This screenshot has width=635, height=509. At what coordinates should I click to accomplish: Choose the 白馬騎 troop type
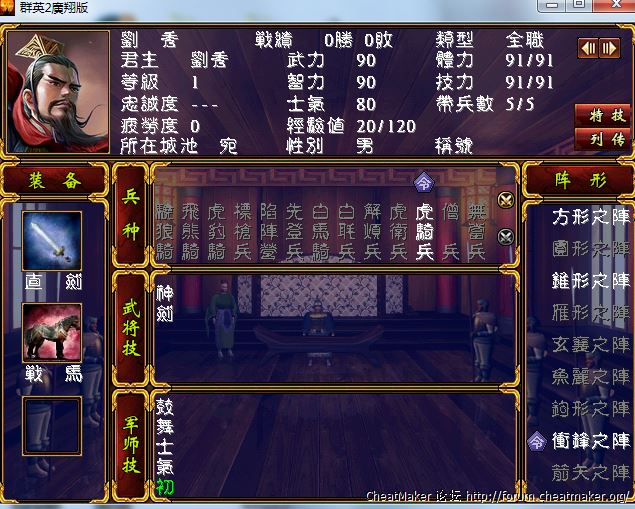(x=320, y=231)
